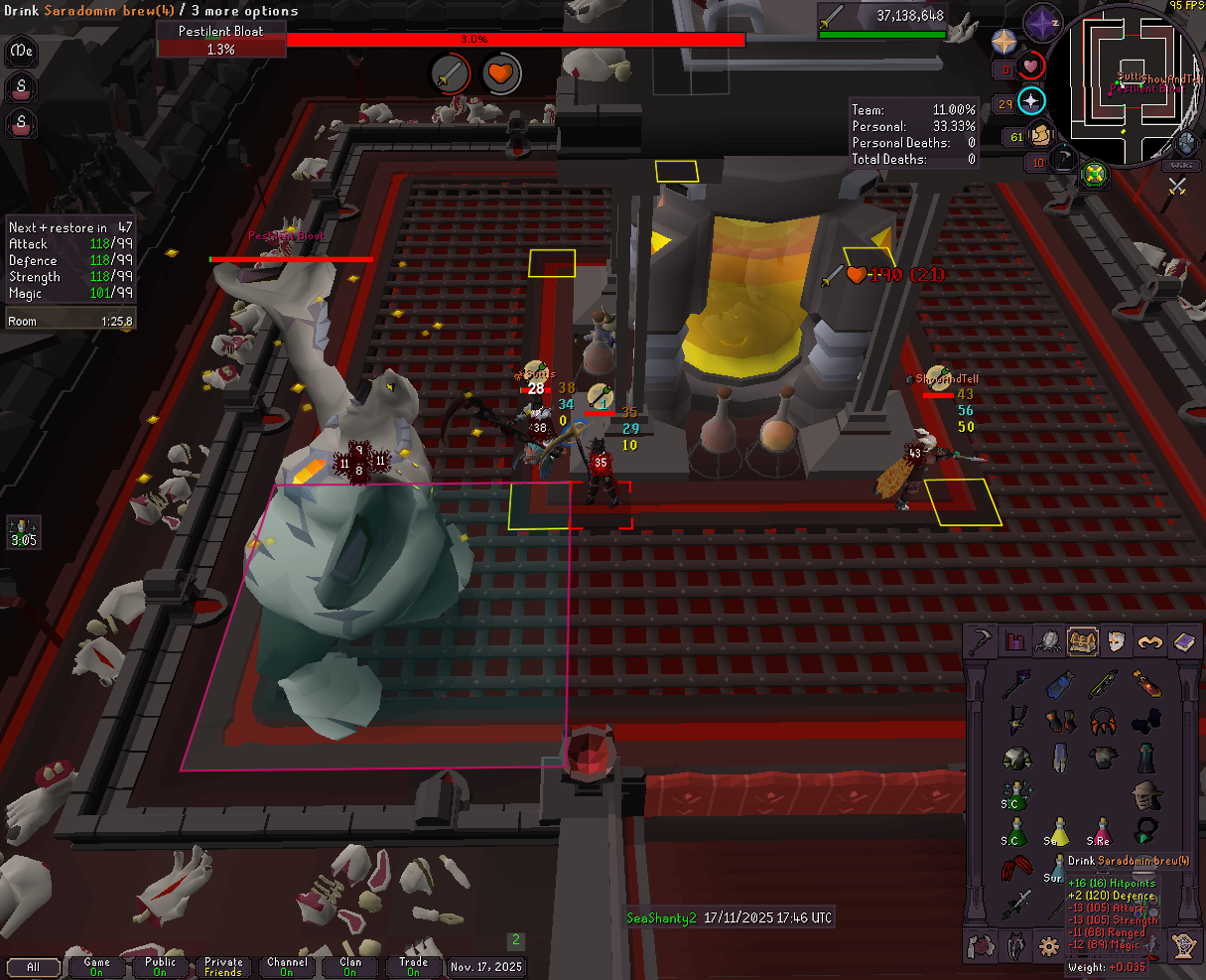Activate the special attack orb

point(1064,159)
